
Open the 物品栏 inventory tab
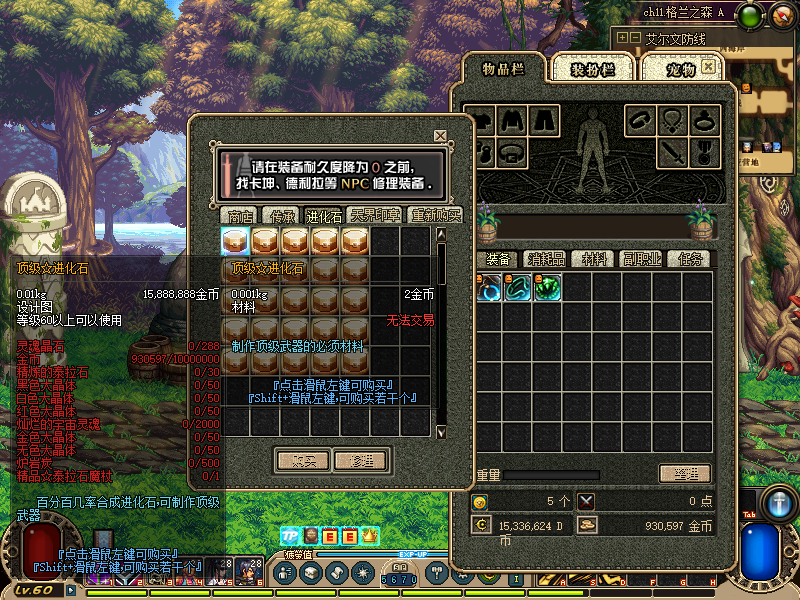(504, 68)
